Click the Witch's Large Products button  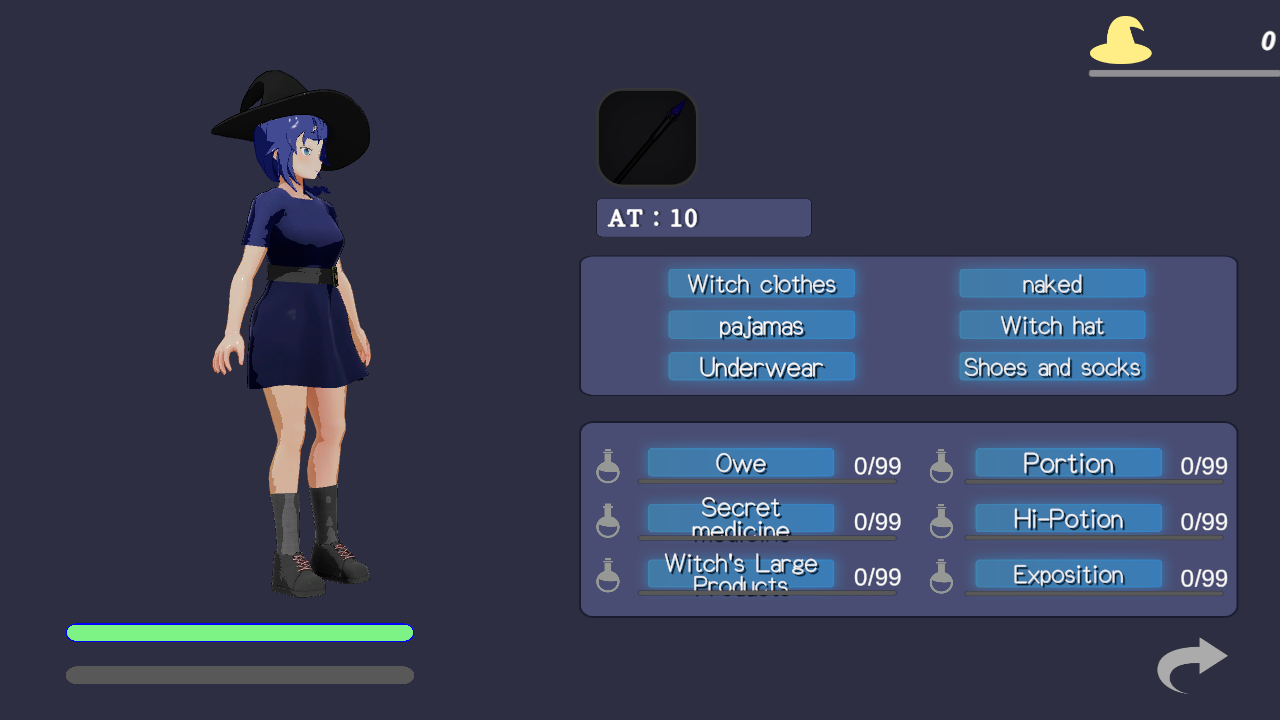tap(740, 574)
